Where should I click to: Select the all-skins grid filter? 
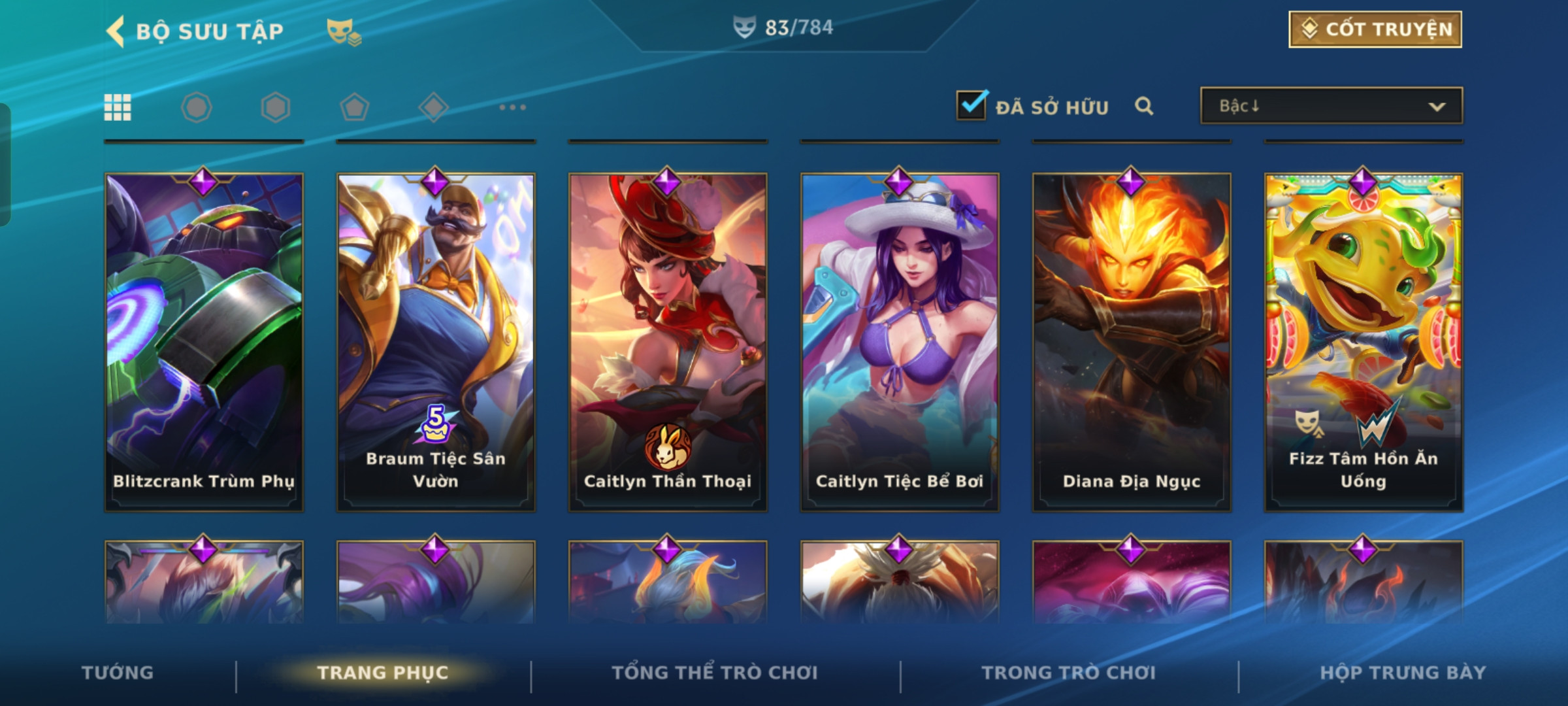118,107
